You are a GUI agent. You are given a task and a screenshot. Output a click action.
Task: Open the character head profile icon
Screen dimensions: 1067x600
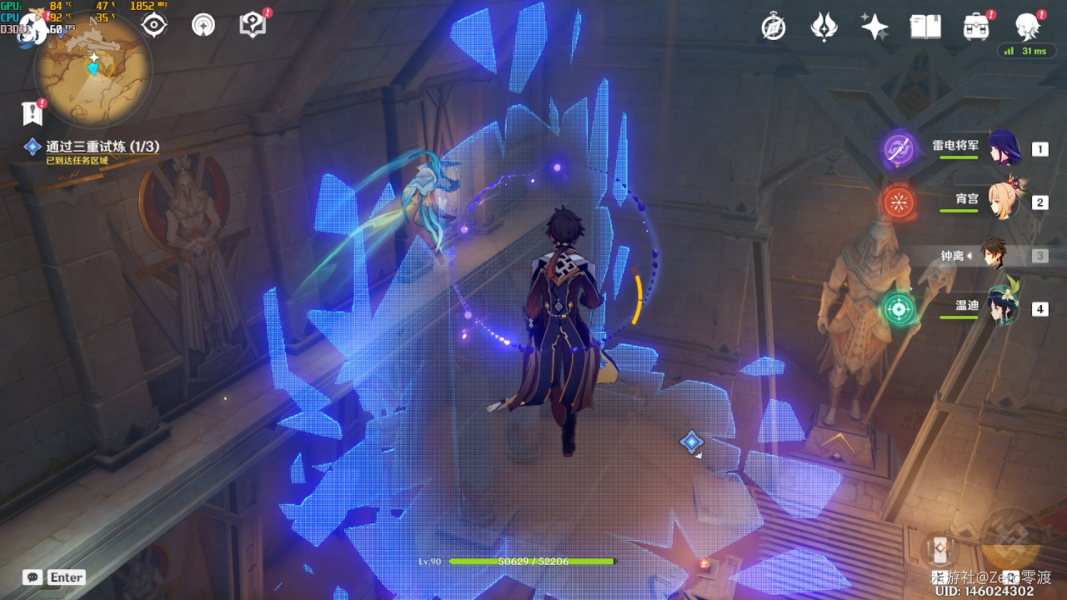click(x=1027, y=27)
